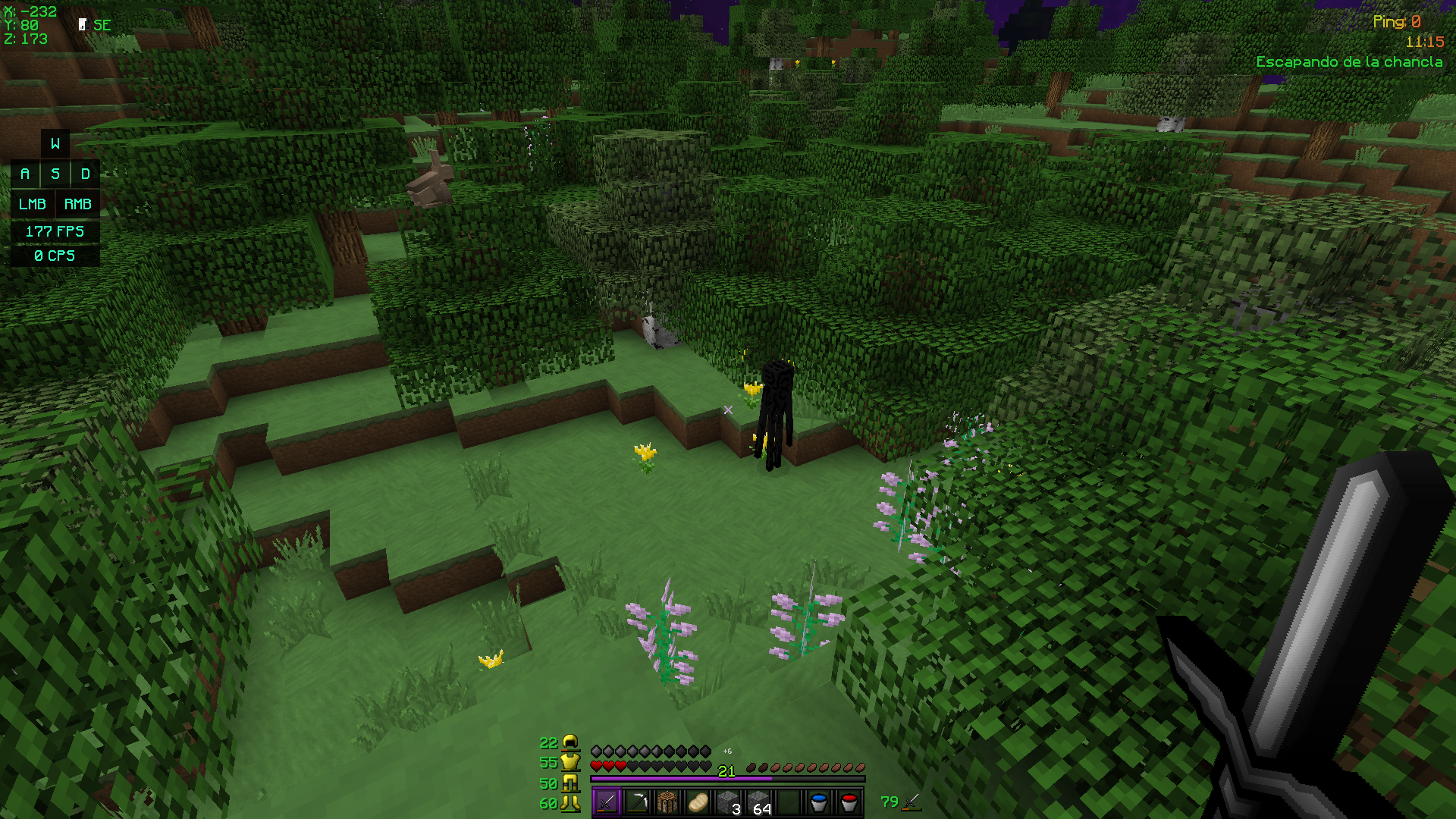
Task: Select the sword hotbar slot
Action: pos(607,802)
